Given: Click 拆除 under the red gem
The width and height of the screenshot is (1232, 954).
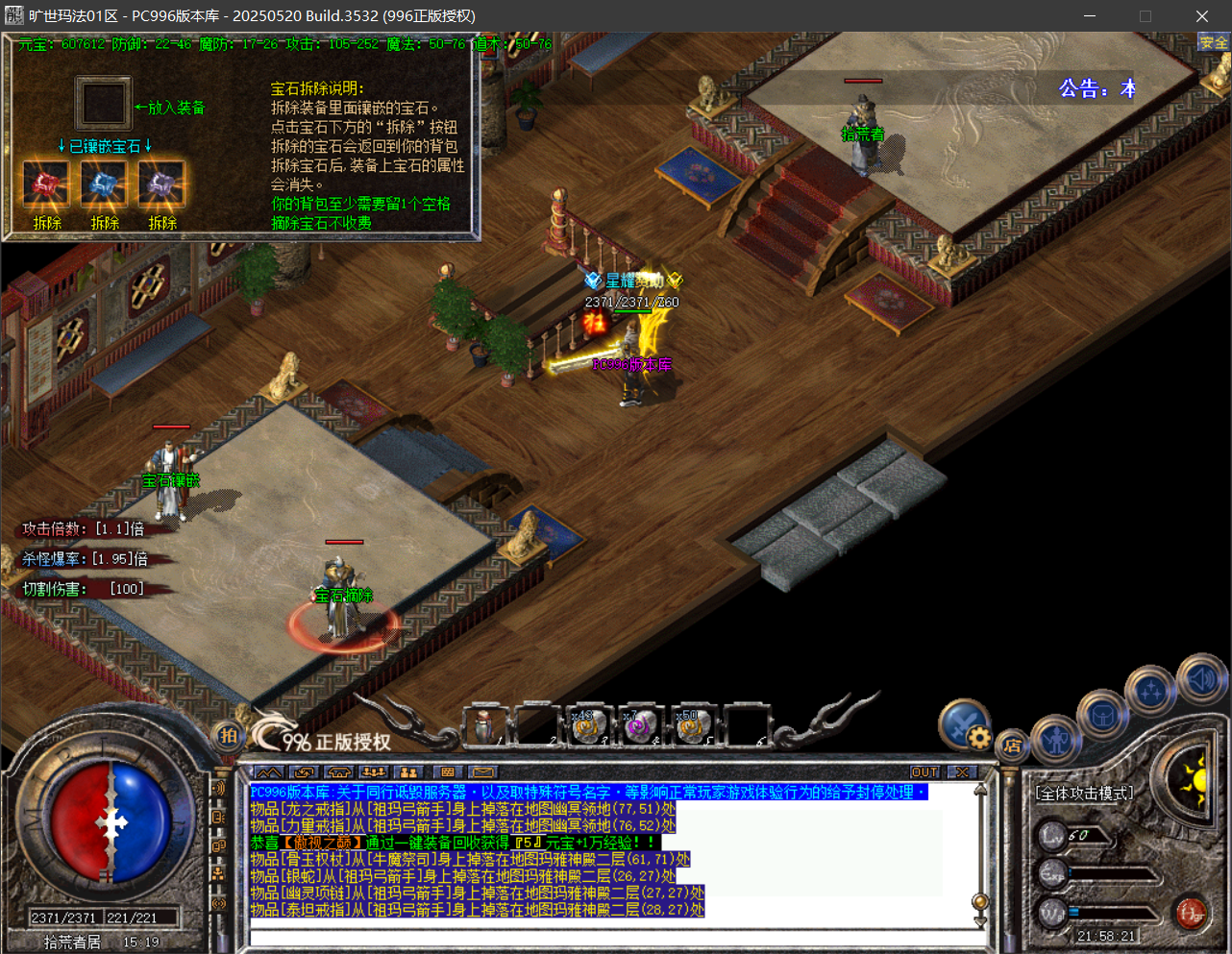Looking at the screenshot, I should point(47,223).
